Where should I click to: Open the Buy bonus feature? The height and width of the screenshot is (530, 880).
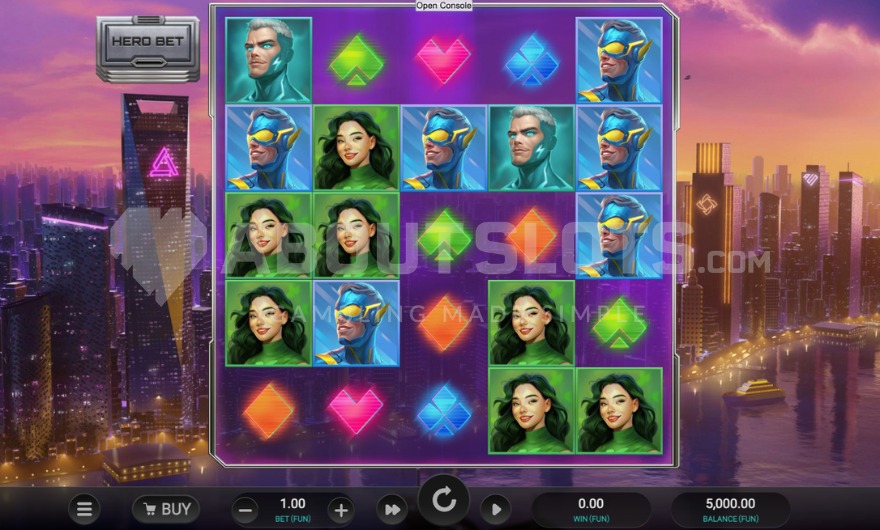[165, 508]
